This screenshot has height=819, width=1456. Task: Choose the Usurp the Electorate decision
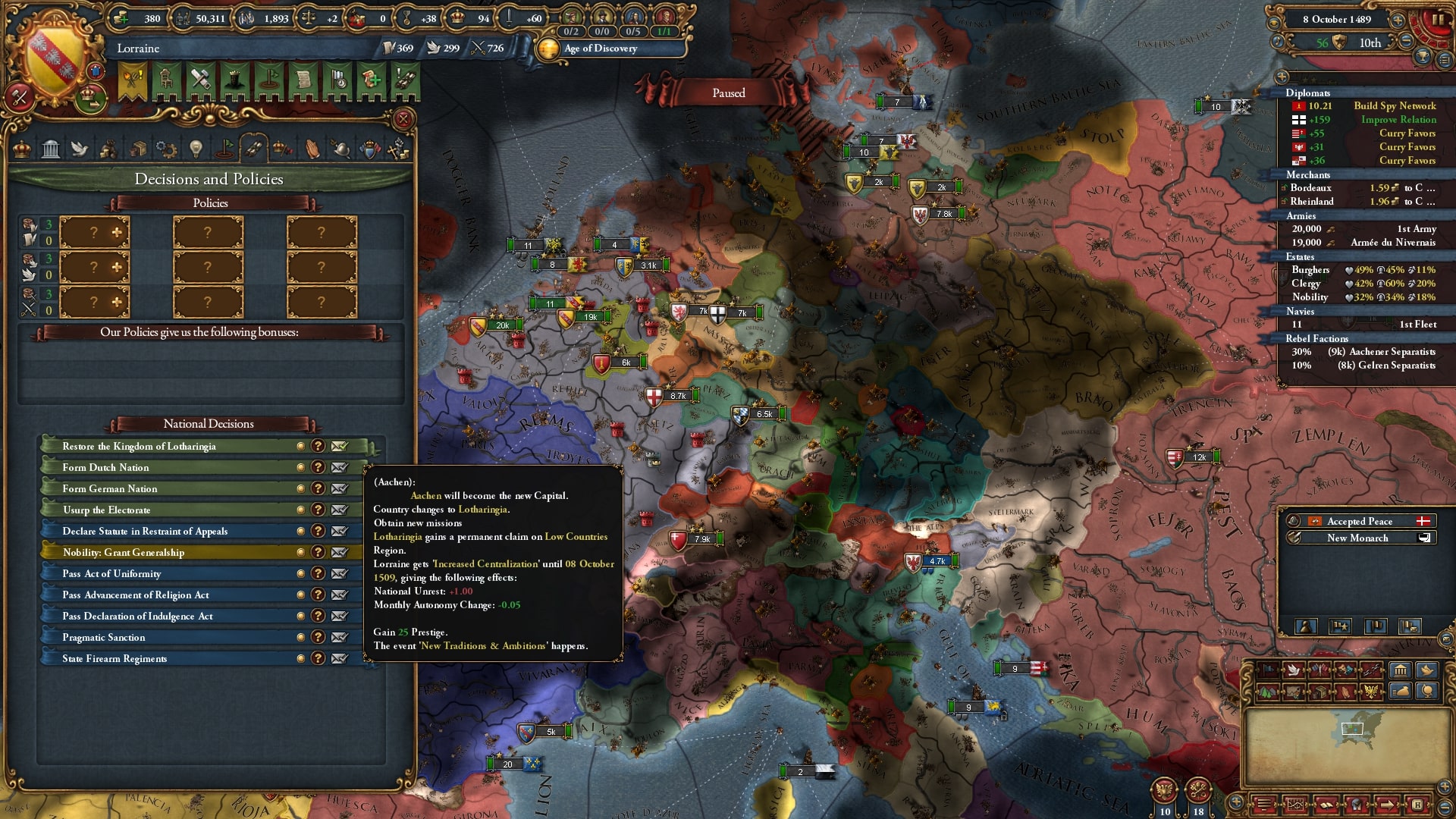[106, 510]
